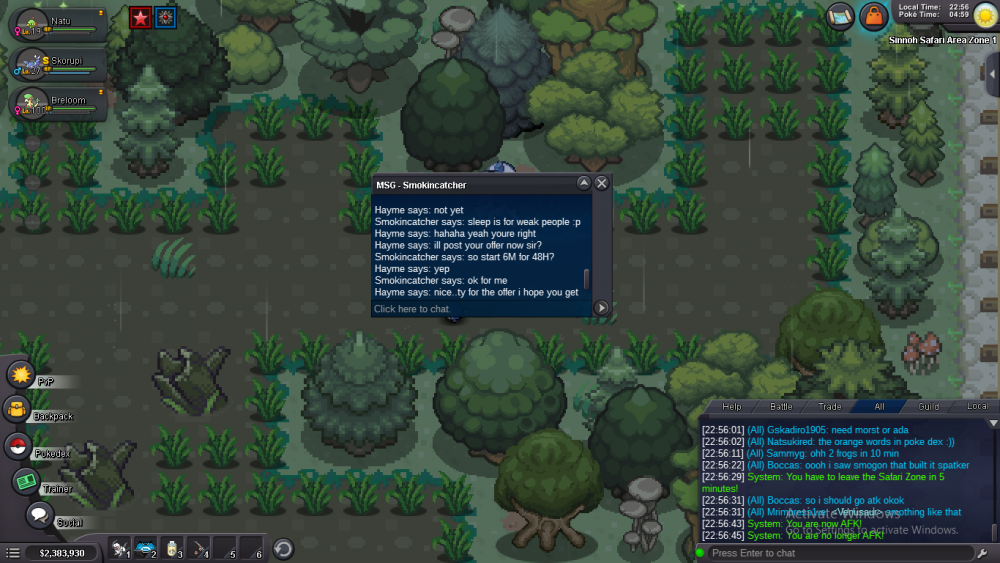Open the Social menu

pyautogui.click(x=39, y=515)
